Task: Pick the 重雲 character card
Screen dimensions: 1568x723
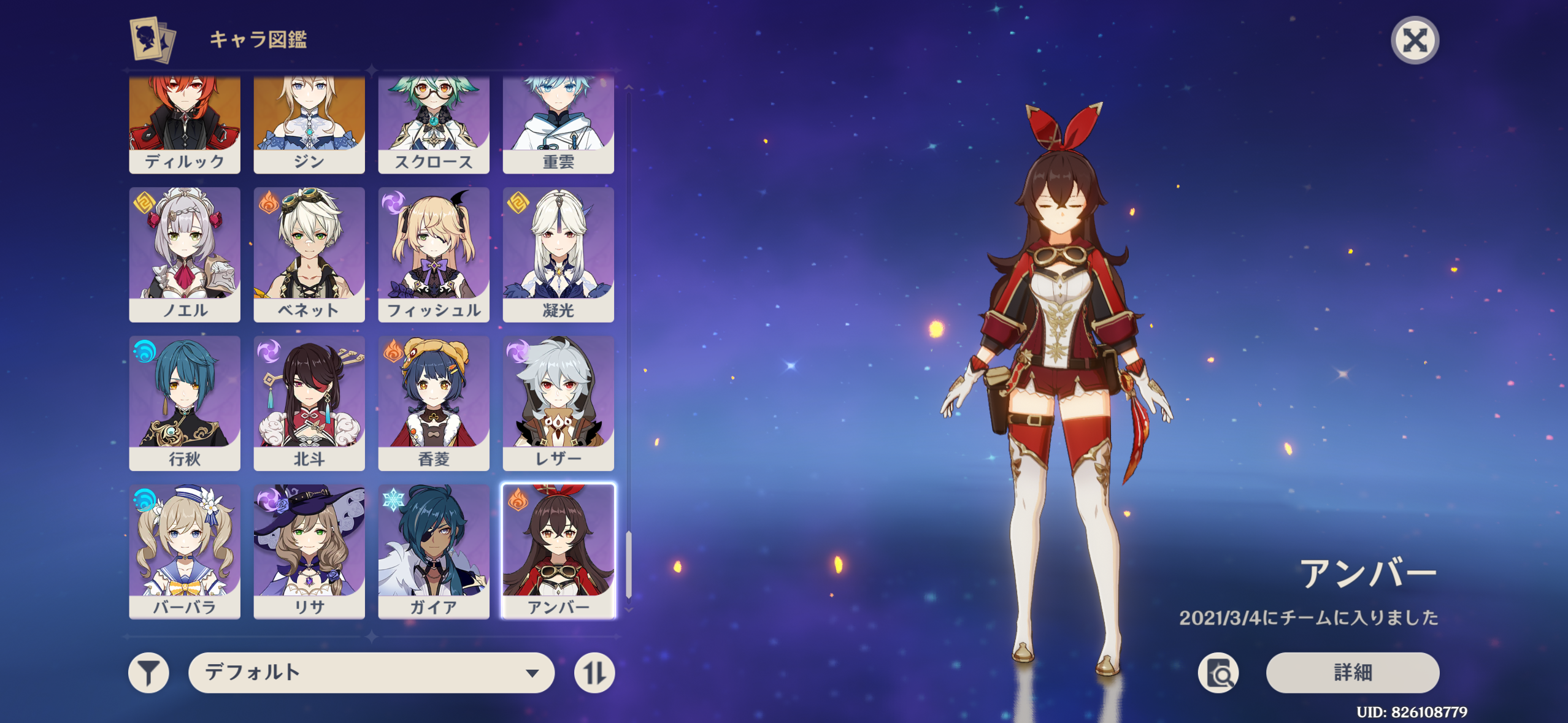Action: pyautogui.click(x=558, y=125)
